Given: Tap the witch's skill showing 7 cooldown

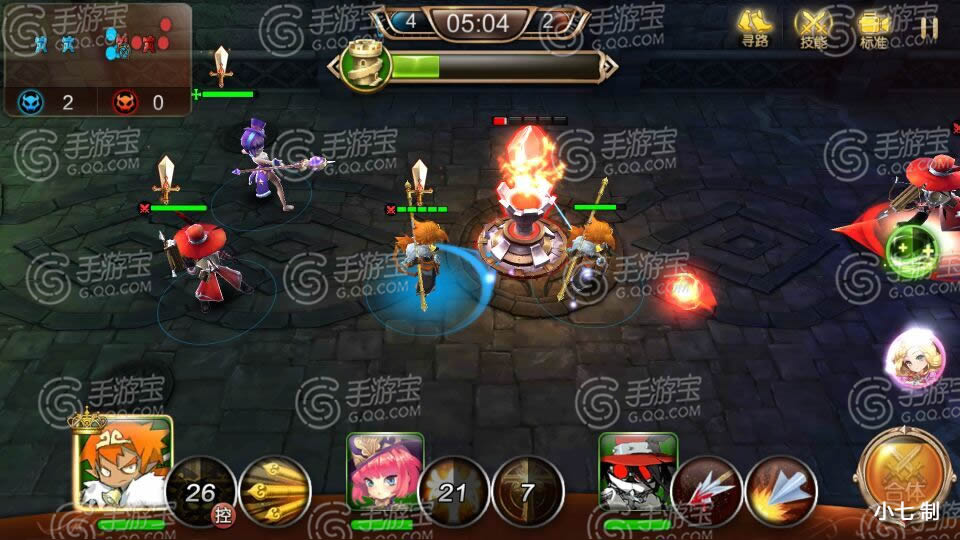Looking at the screenshot, I should point(528,492).
